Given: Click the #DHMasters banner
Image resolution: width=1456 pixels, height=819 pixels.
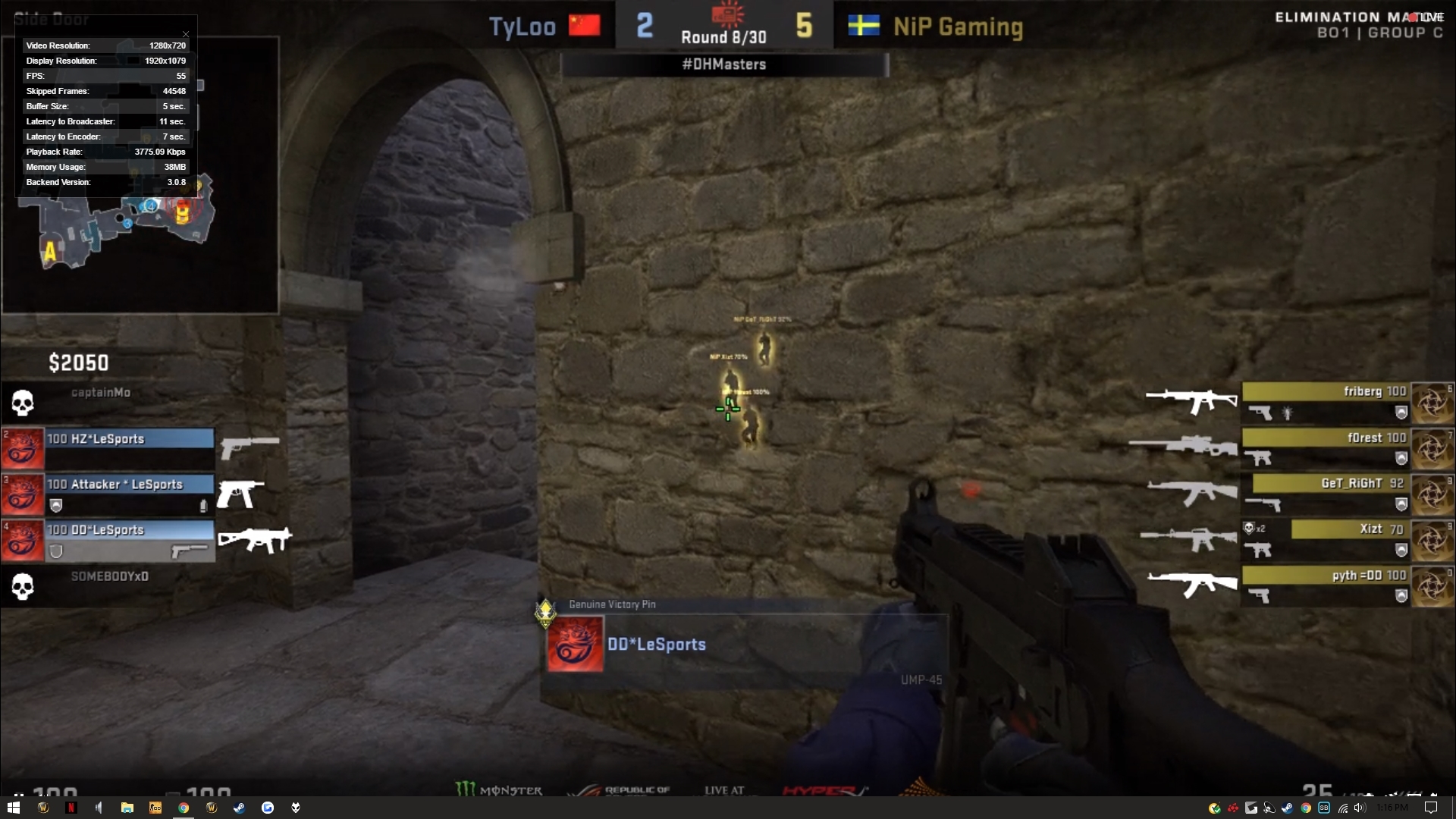Looking at the screenshot, I should click(724, 65).
